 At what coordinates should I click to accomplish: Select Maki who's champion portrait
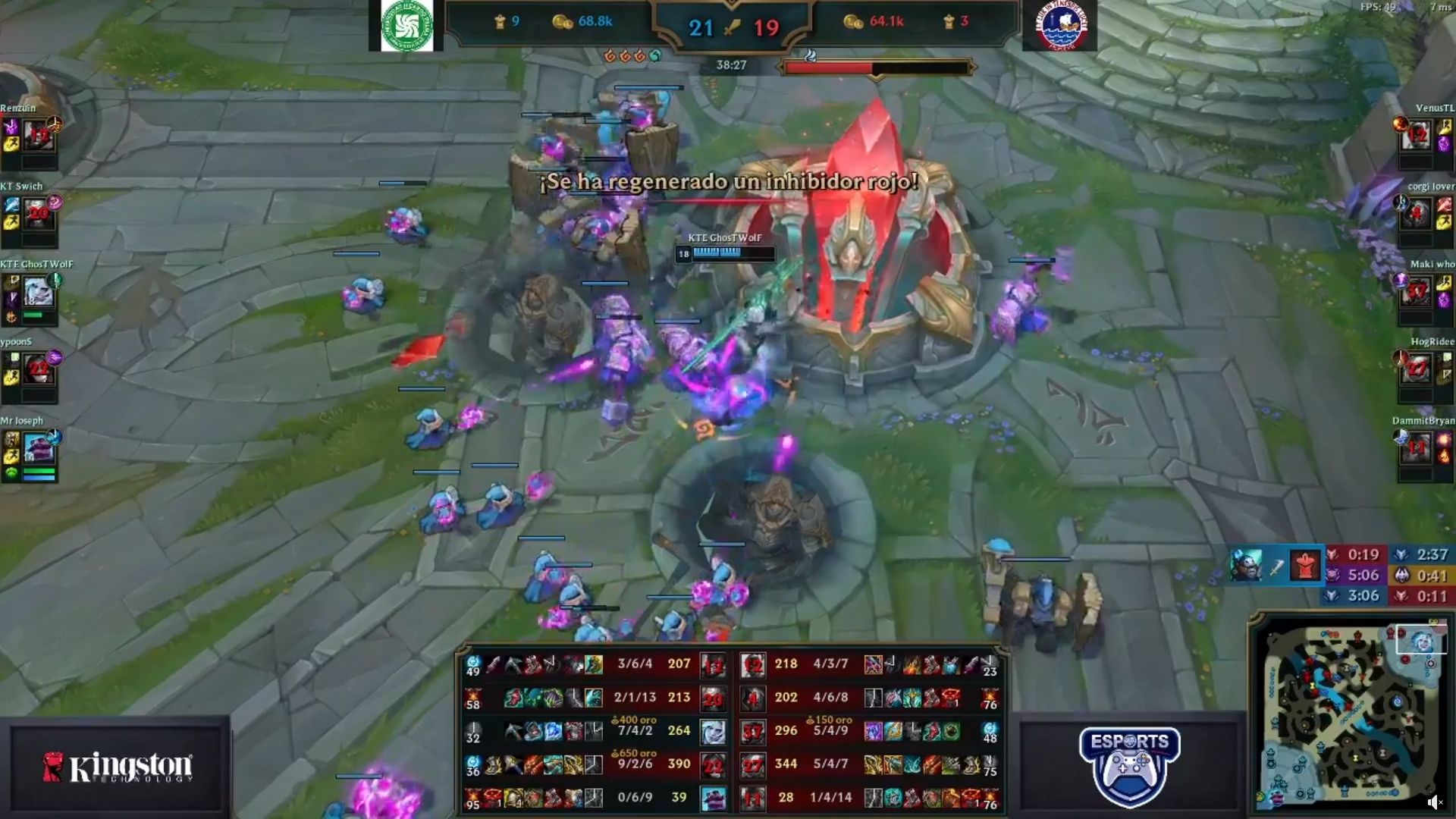pos(1416,292)
